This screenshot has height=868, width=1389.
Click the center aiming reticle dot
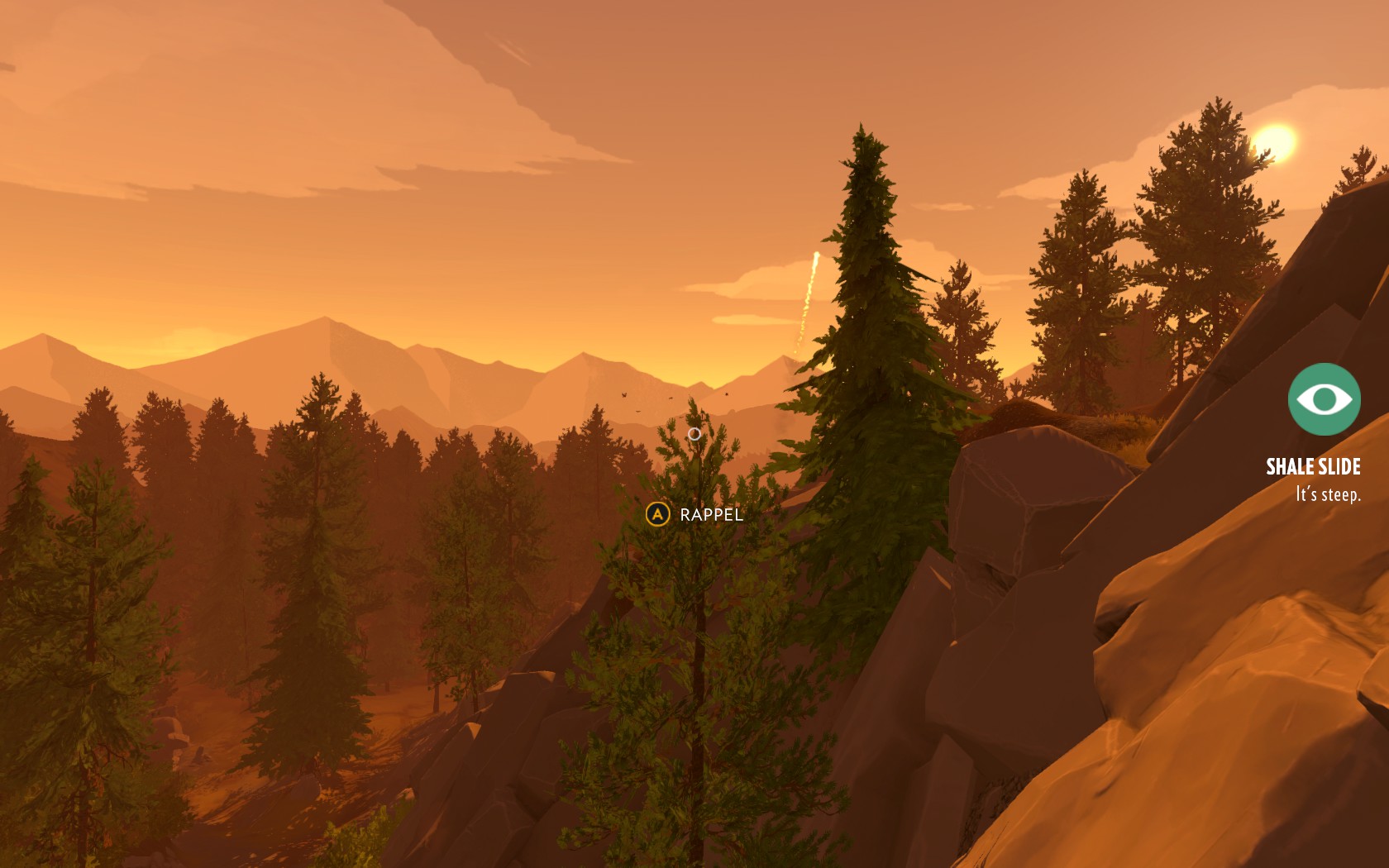[694, 434]
